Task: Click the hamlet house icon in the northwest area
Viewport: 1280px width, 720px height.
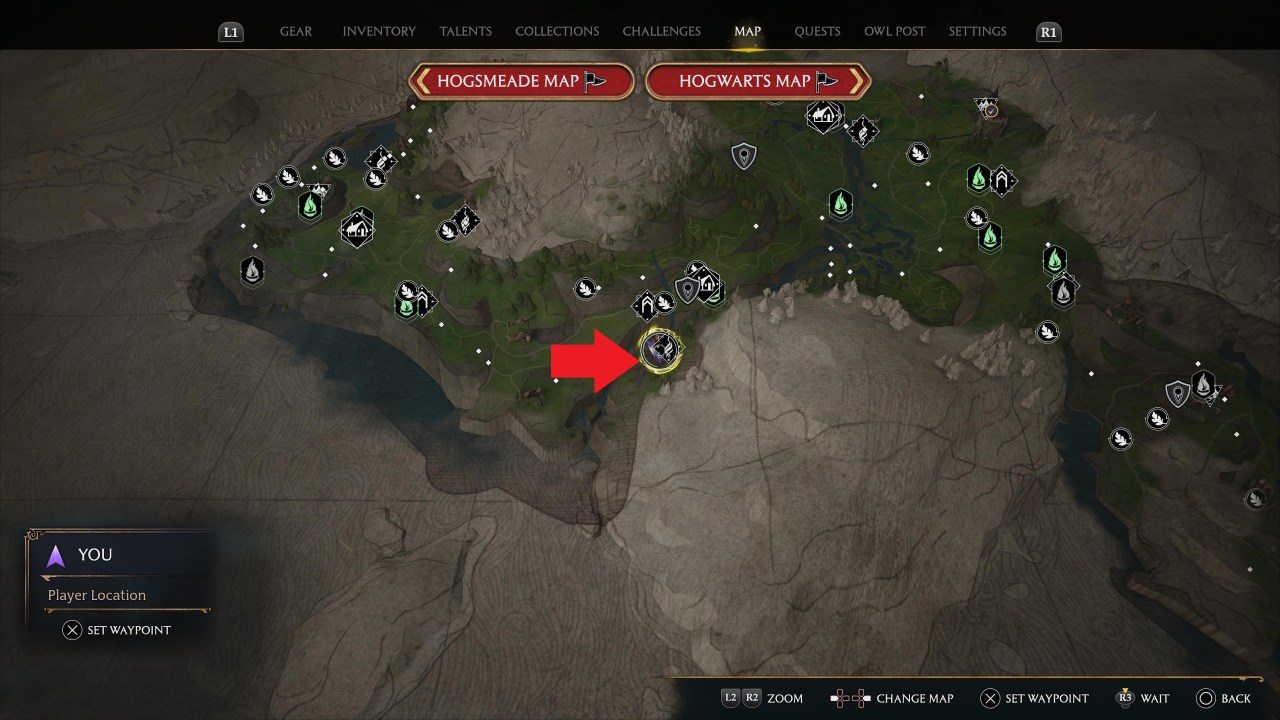Action: pos(357,227)
